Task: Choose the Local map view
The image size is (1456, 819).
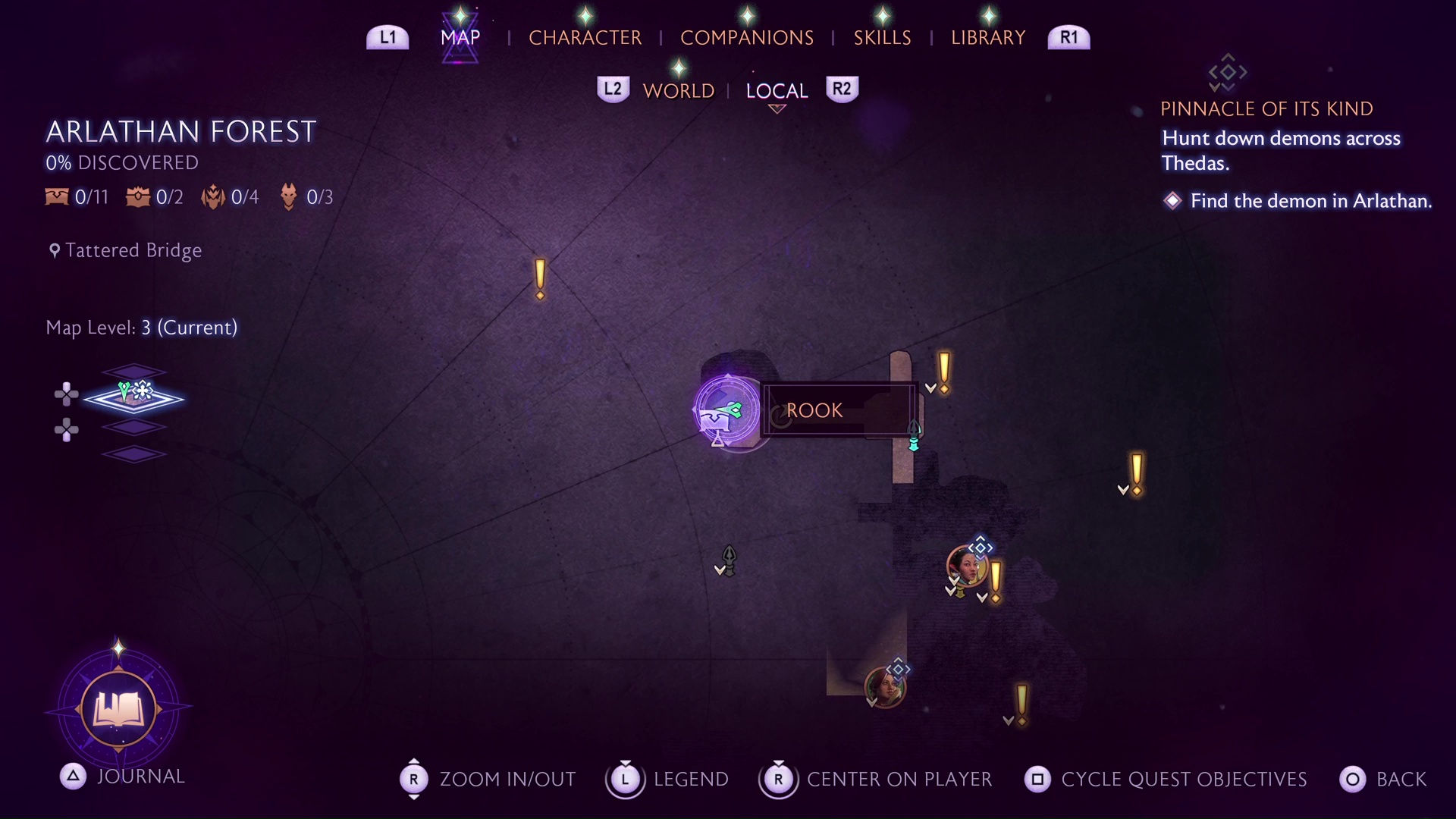Action: pyautogui.click(x=777, y=91)
